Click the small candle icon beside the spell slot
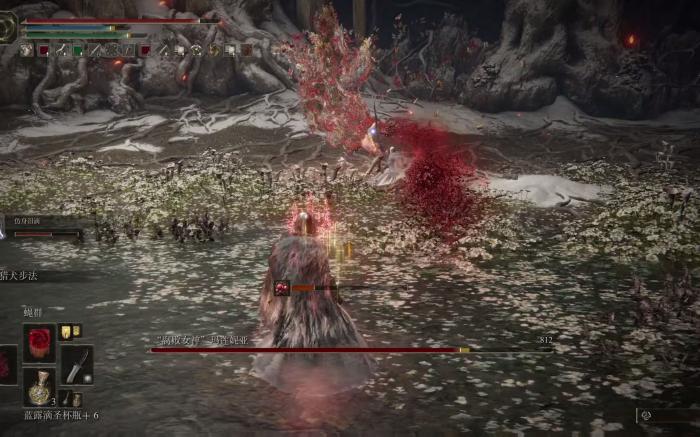This screenshot has width=700, height=437. tap(67, 332)
